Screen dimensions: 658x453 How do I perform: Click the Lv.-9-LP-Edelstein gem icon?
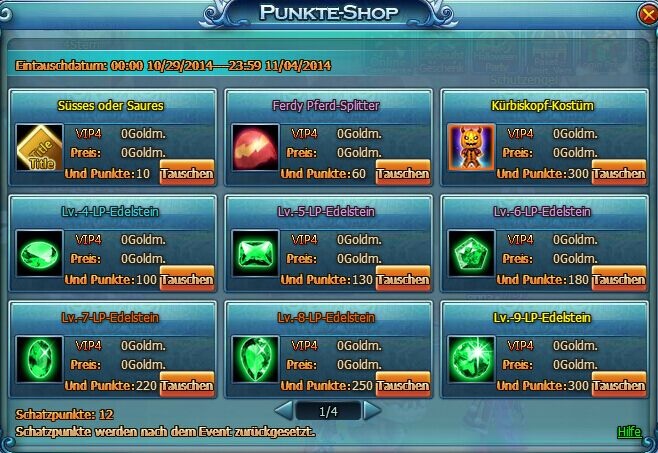(471, 359)
